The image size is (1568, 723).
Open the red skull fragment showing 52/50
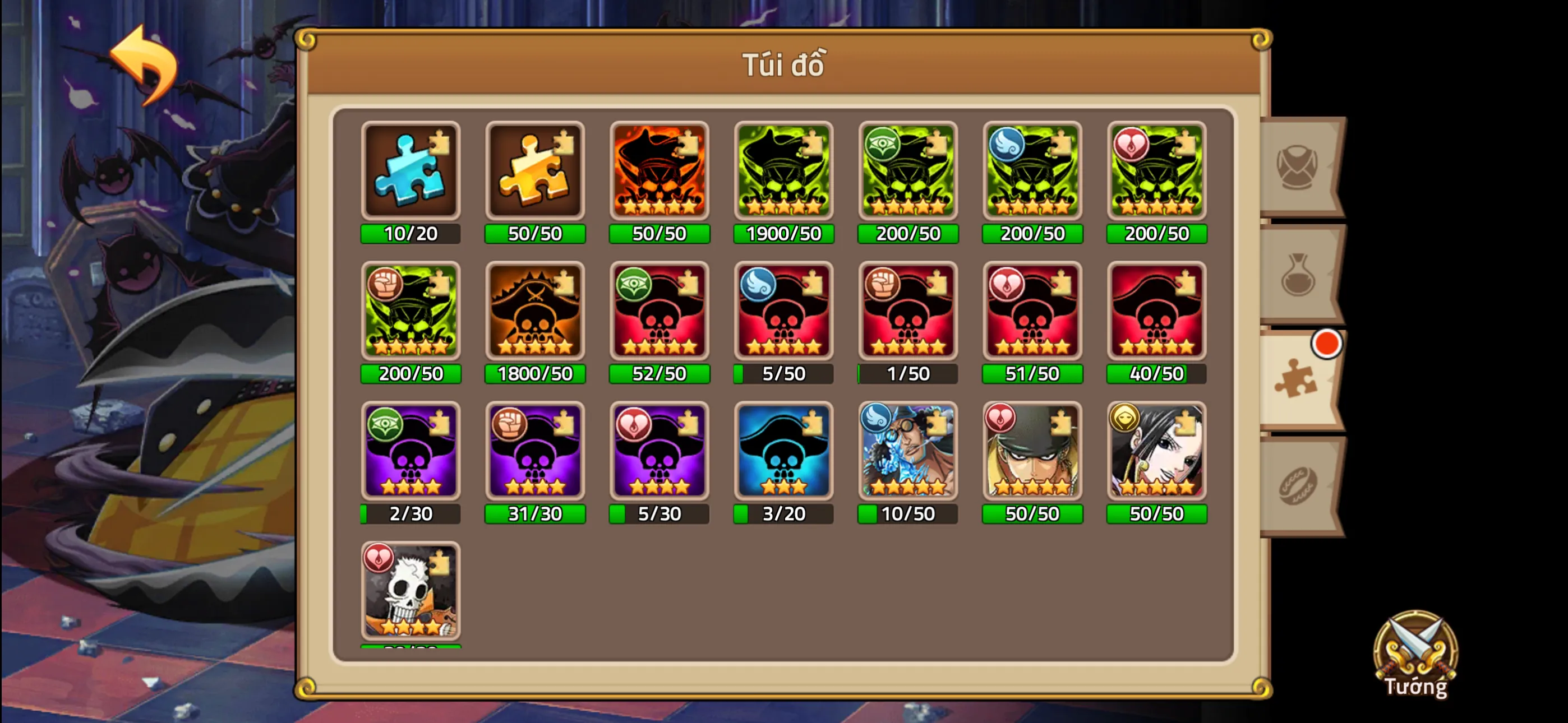(659, 312)
